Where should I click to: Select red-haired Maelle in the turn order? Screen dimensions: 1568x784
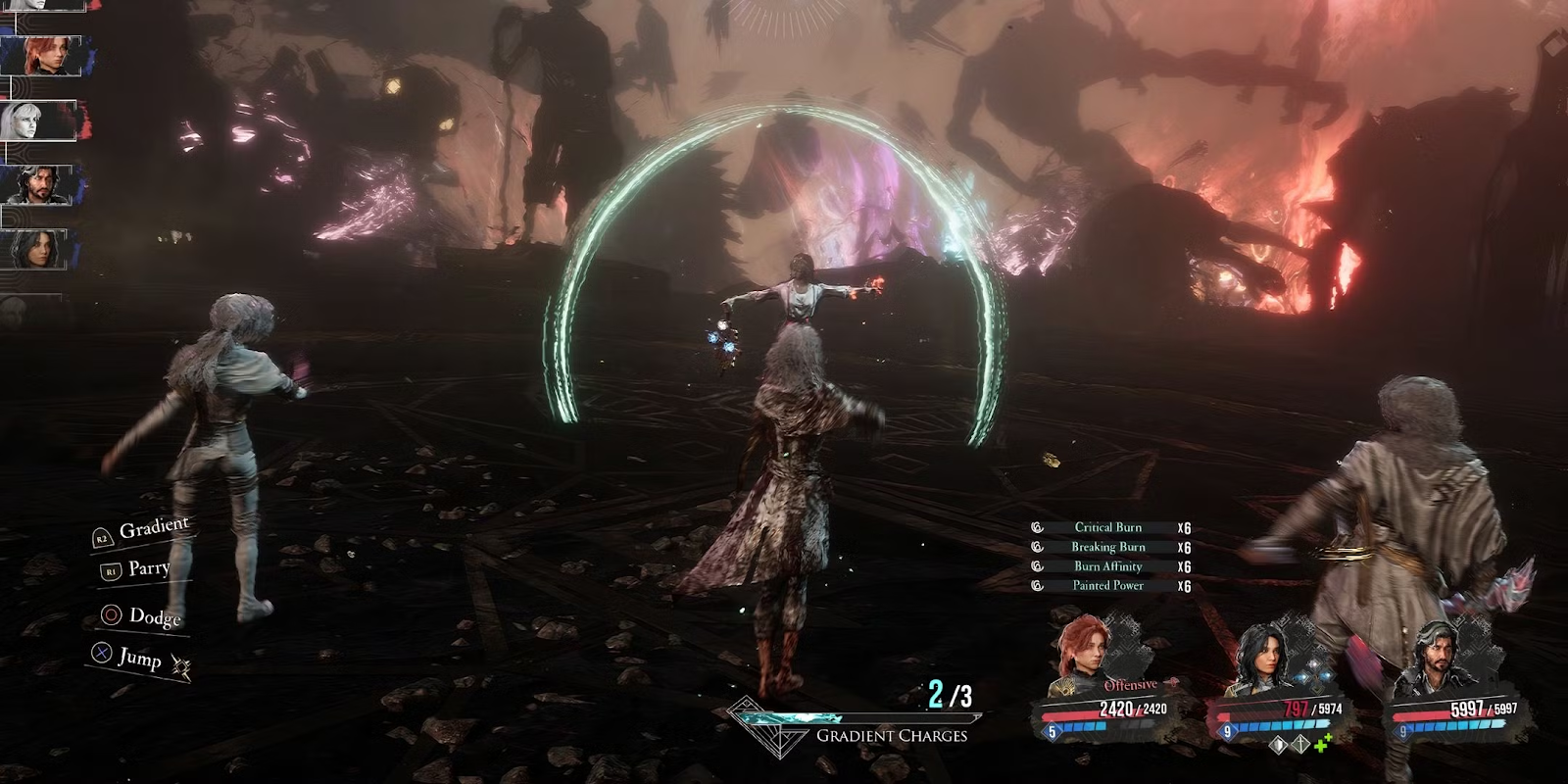coord(44,56)
